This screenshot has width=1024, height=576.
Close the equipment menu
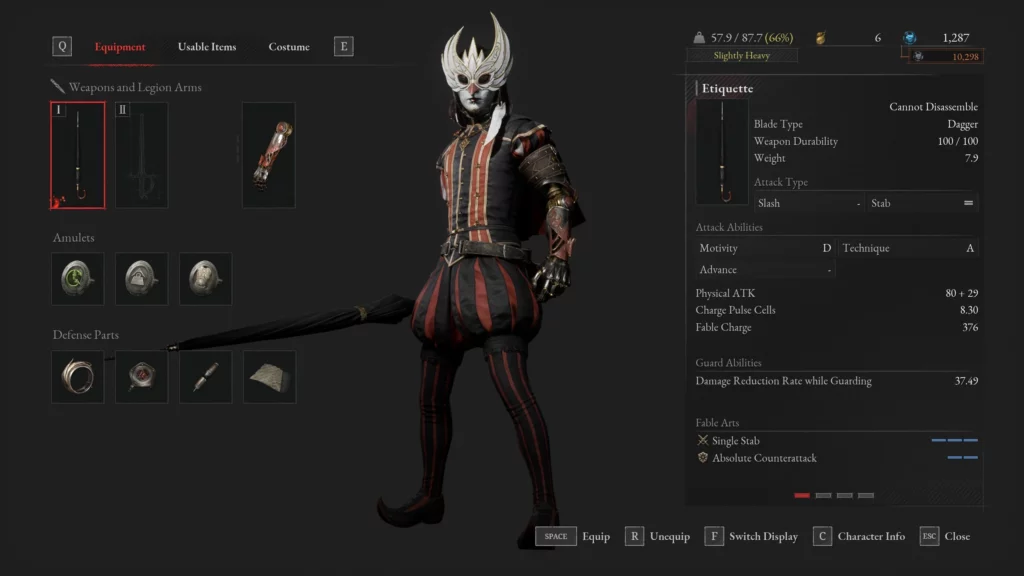click(x=945, y=537)
